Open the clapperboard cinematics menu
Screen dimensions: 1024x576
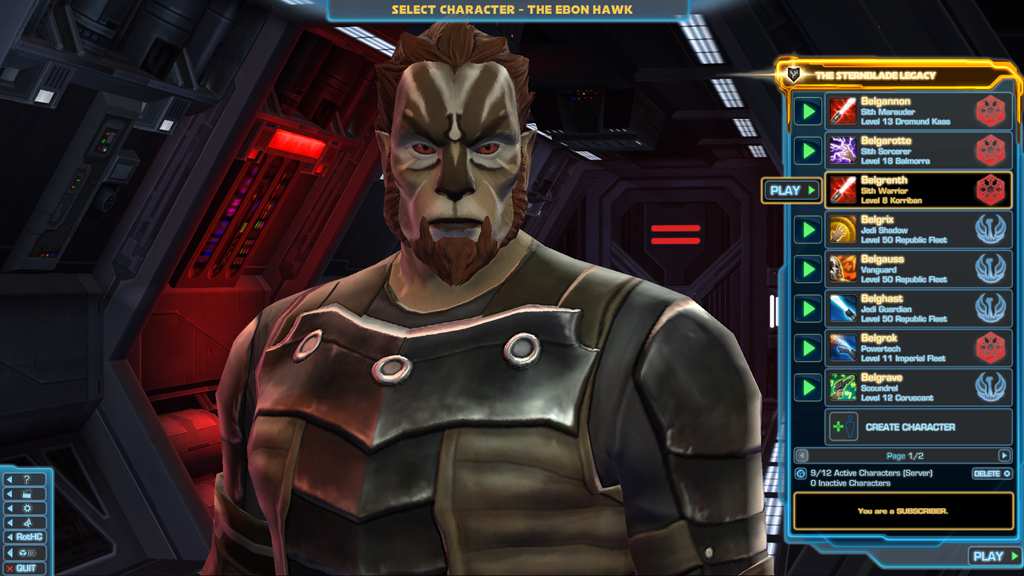coord(26,494)
